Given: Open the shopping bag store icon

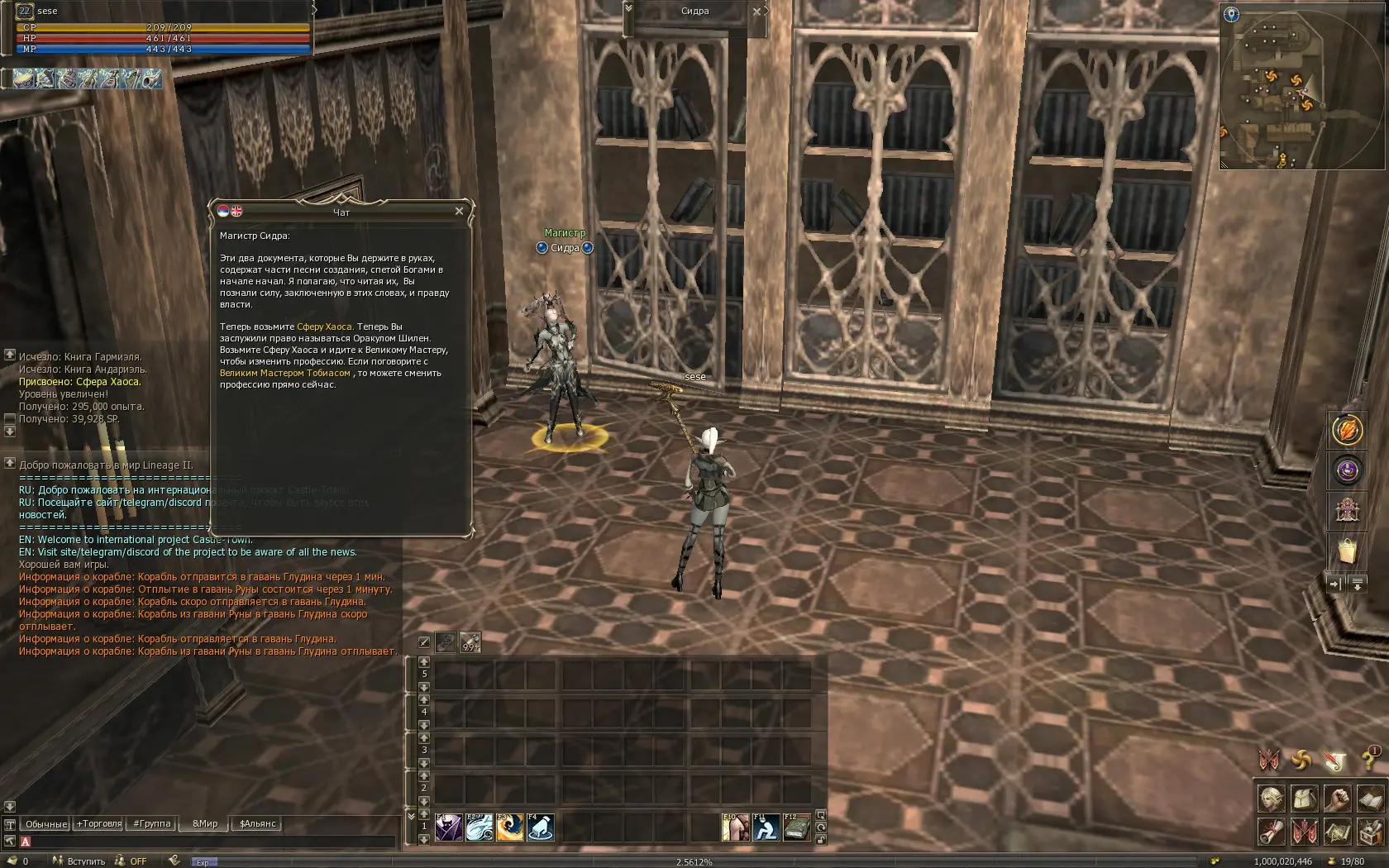Looking at the screenshot, I should click(1348, 550).
